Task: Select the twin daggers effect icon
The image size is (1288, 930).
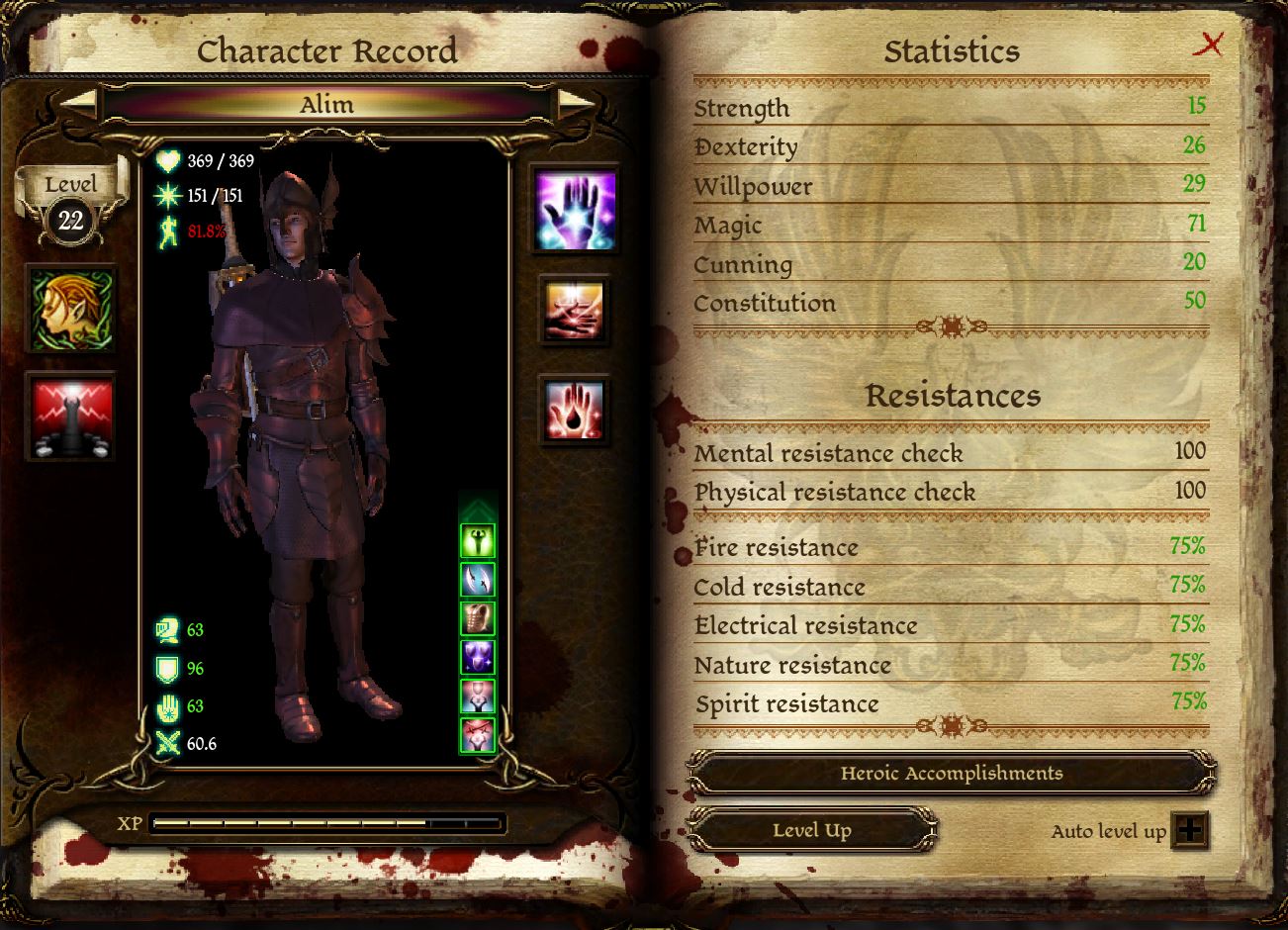Action: pos(478,580)
